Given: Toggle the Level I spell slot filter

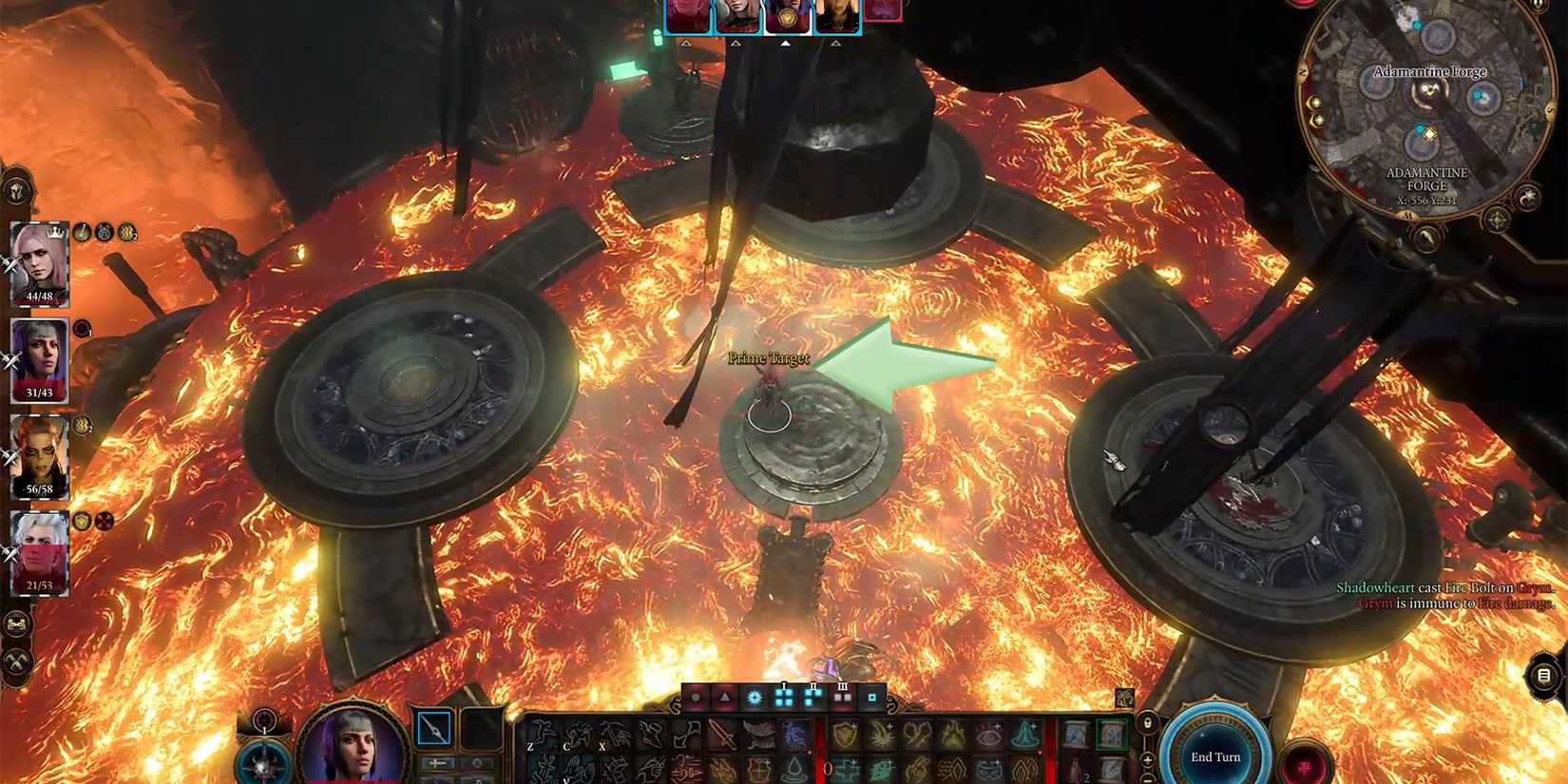Looking at the screenshot, I should [783, 698].
